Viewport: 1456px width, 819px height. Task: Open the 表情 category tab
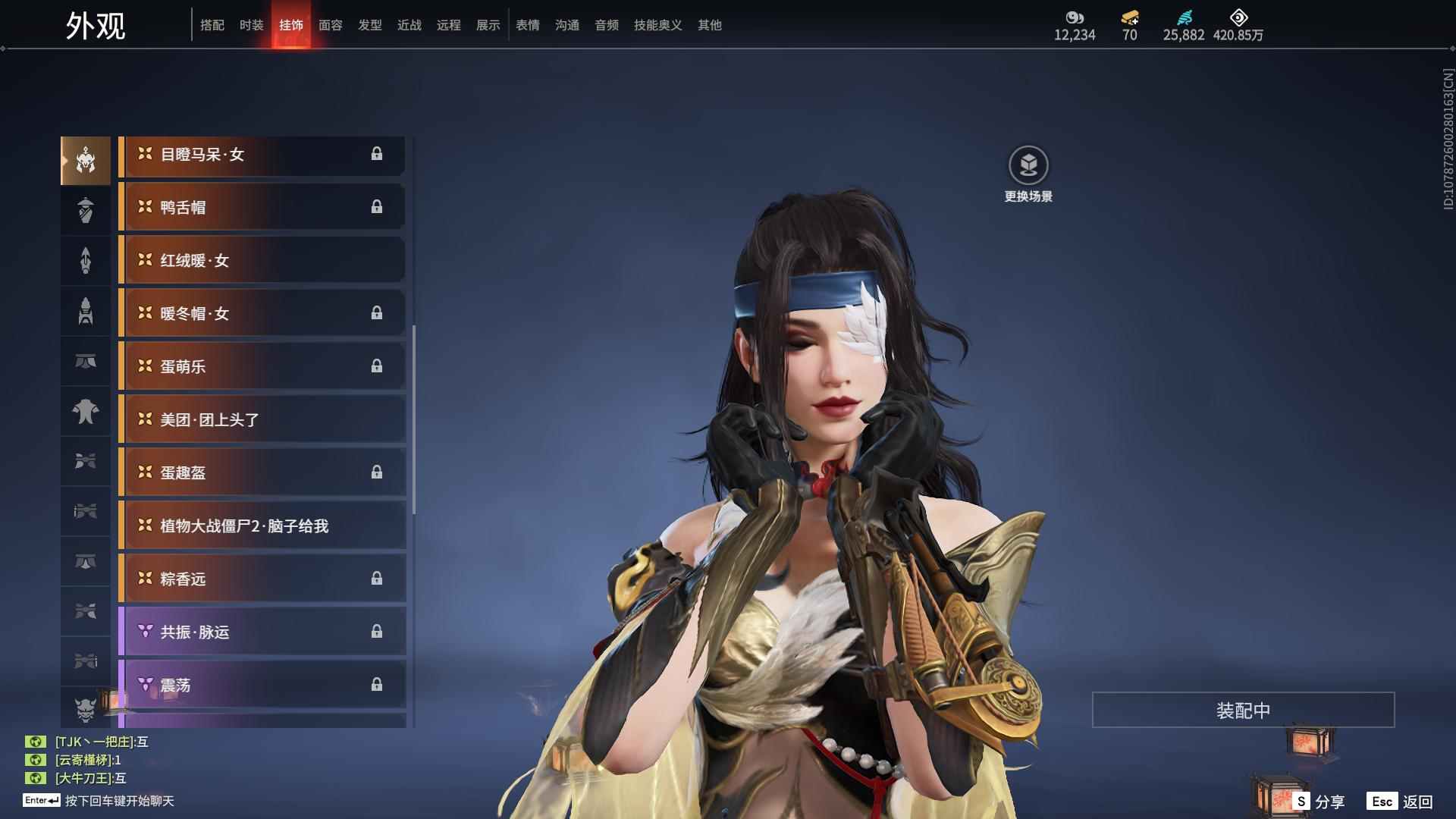[527, 25]
